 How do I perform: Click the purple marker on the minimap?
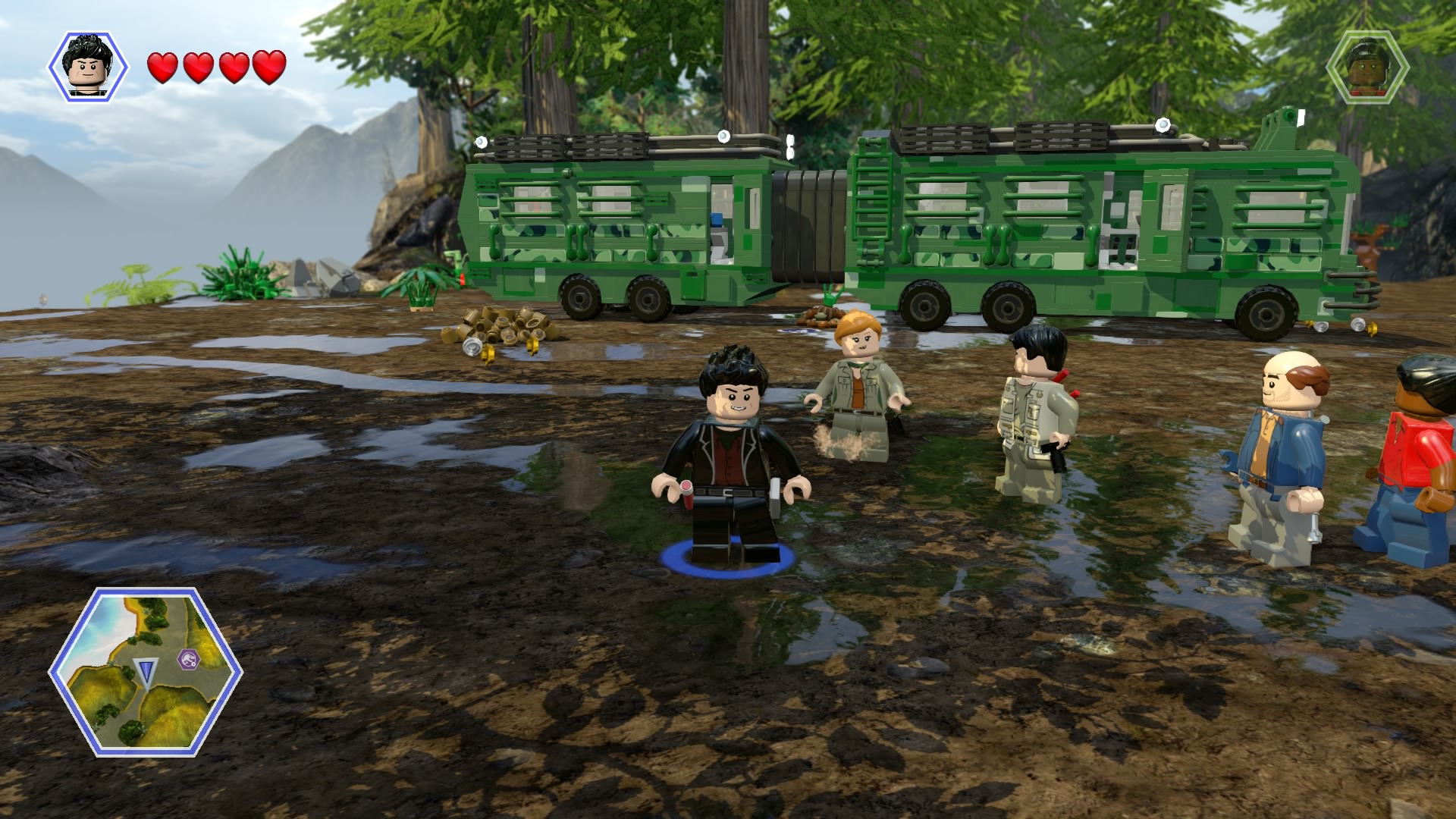coord(186,659)
